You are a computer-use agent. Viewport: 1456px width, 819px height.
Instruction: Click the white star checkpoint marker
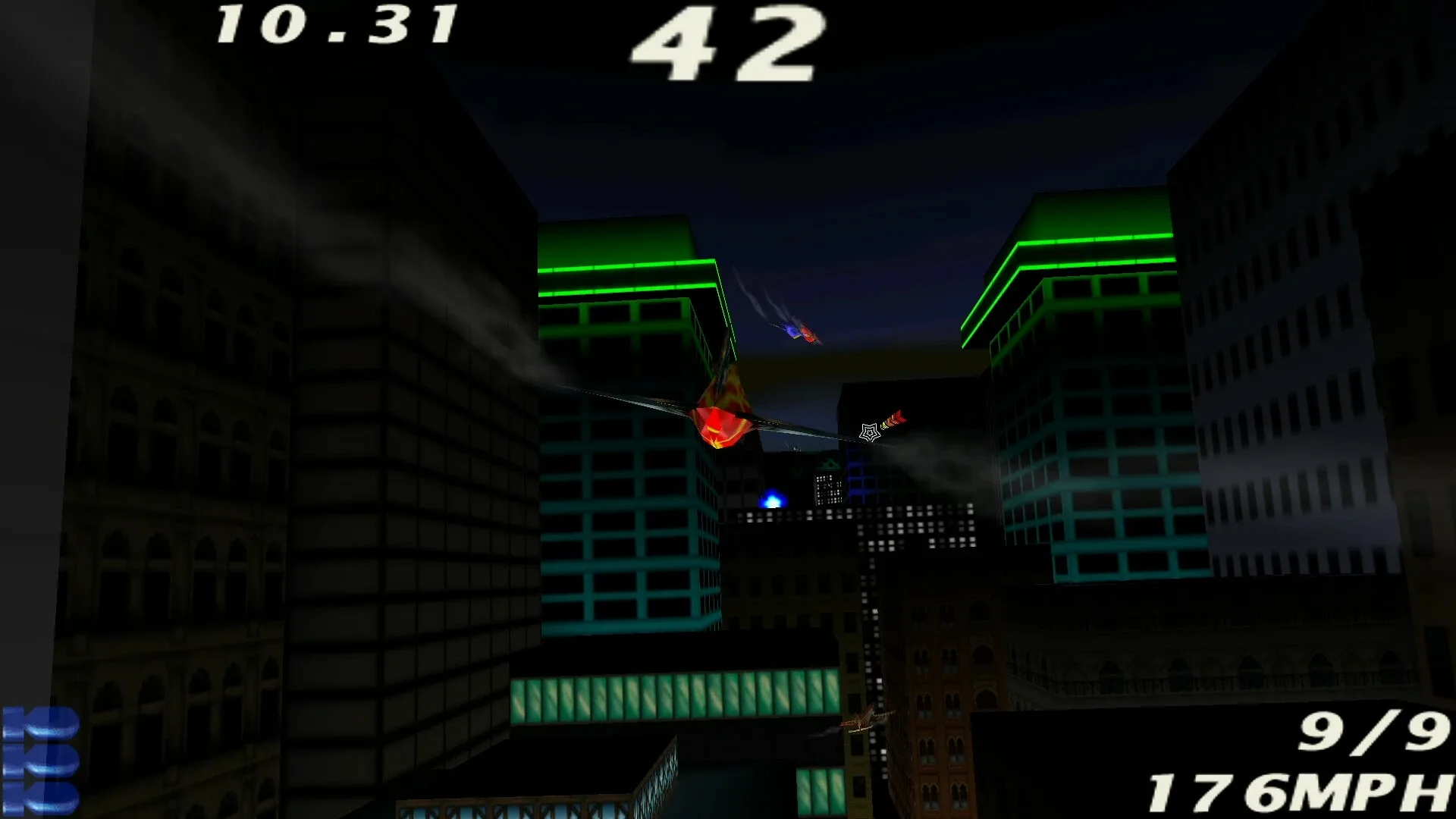pos(869,432)
